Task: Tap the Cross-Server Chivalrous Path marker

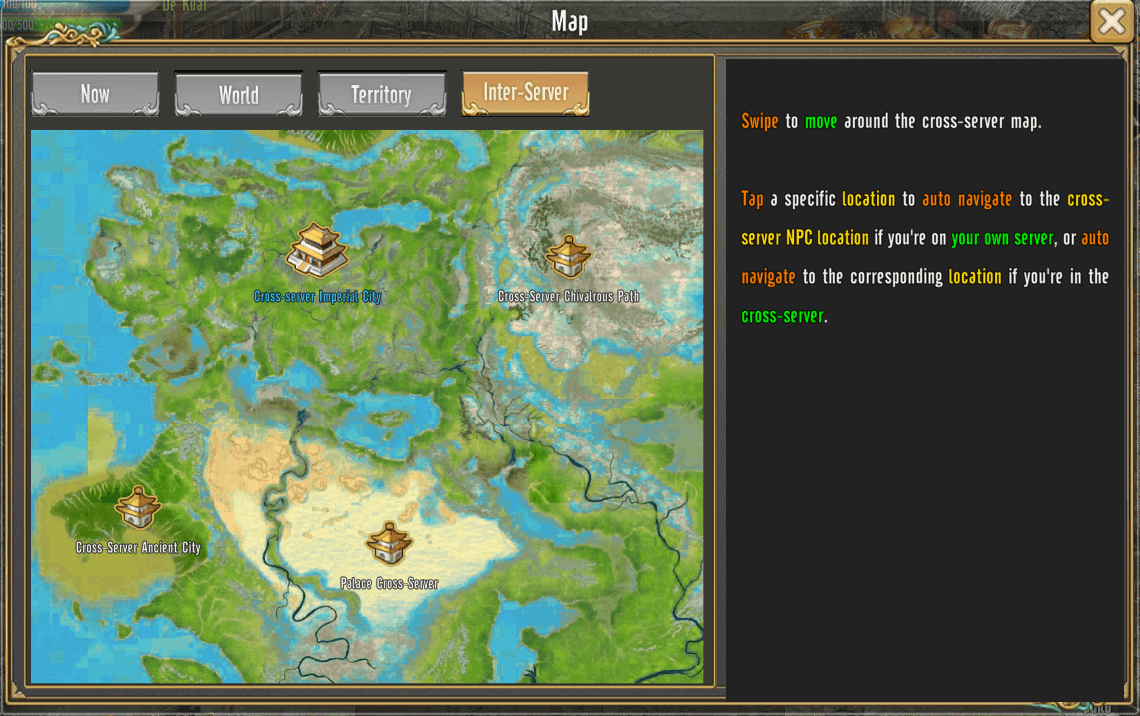Action: pos(568,257)
